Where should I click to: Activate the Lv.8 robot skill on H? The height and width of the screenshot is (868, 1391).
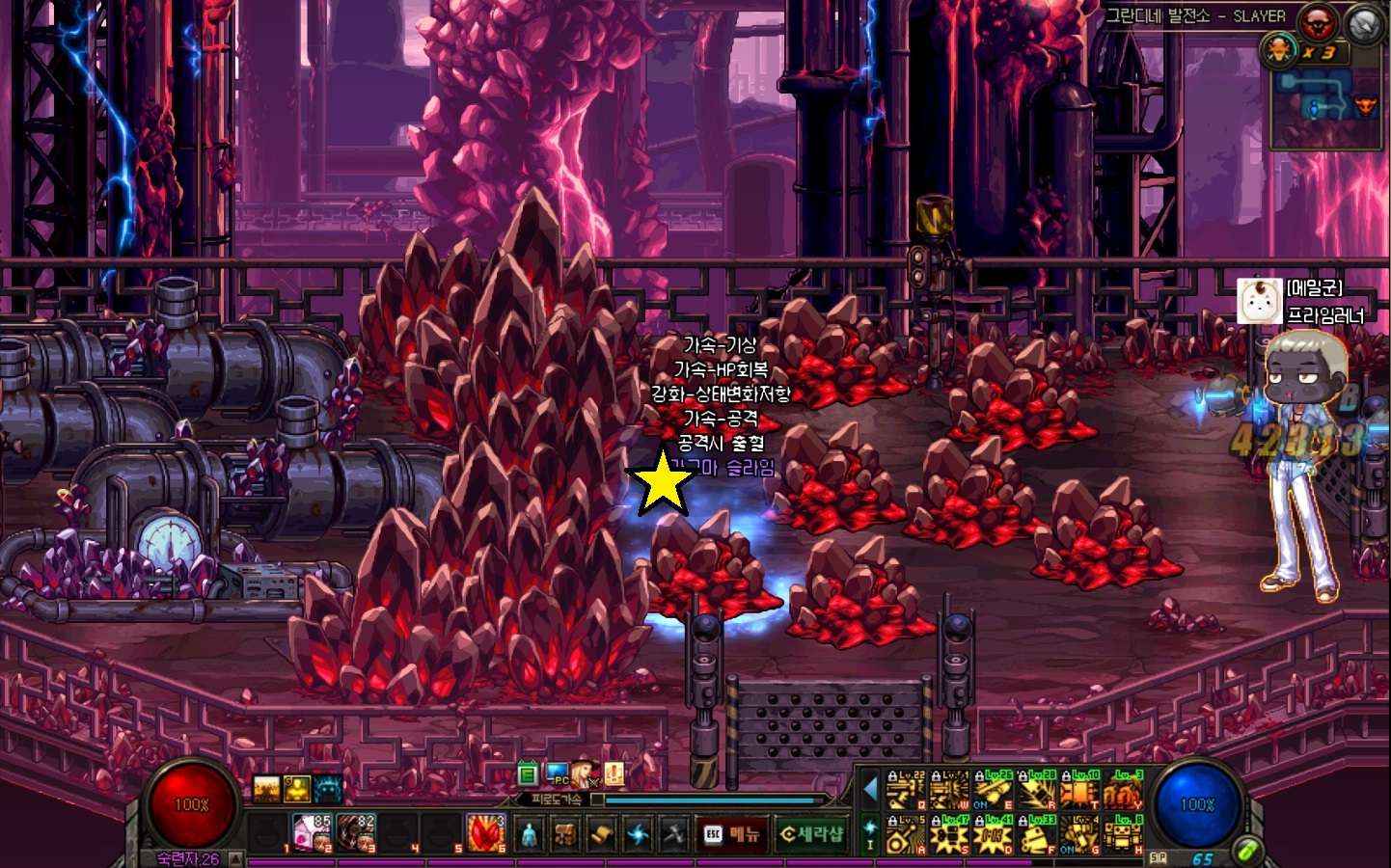tap(1124, 835)
